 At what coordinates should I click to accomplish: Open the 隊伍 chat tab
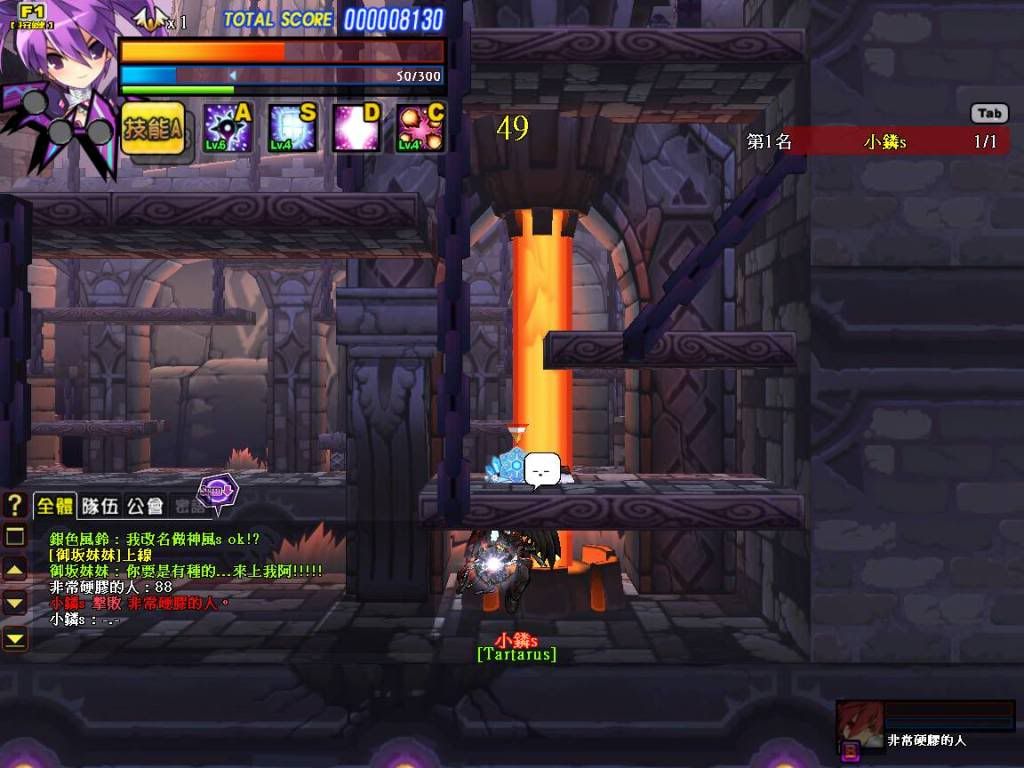click(x=100, y=506)
